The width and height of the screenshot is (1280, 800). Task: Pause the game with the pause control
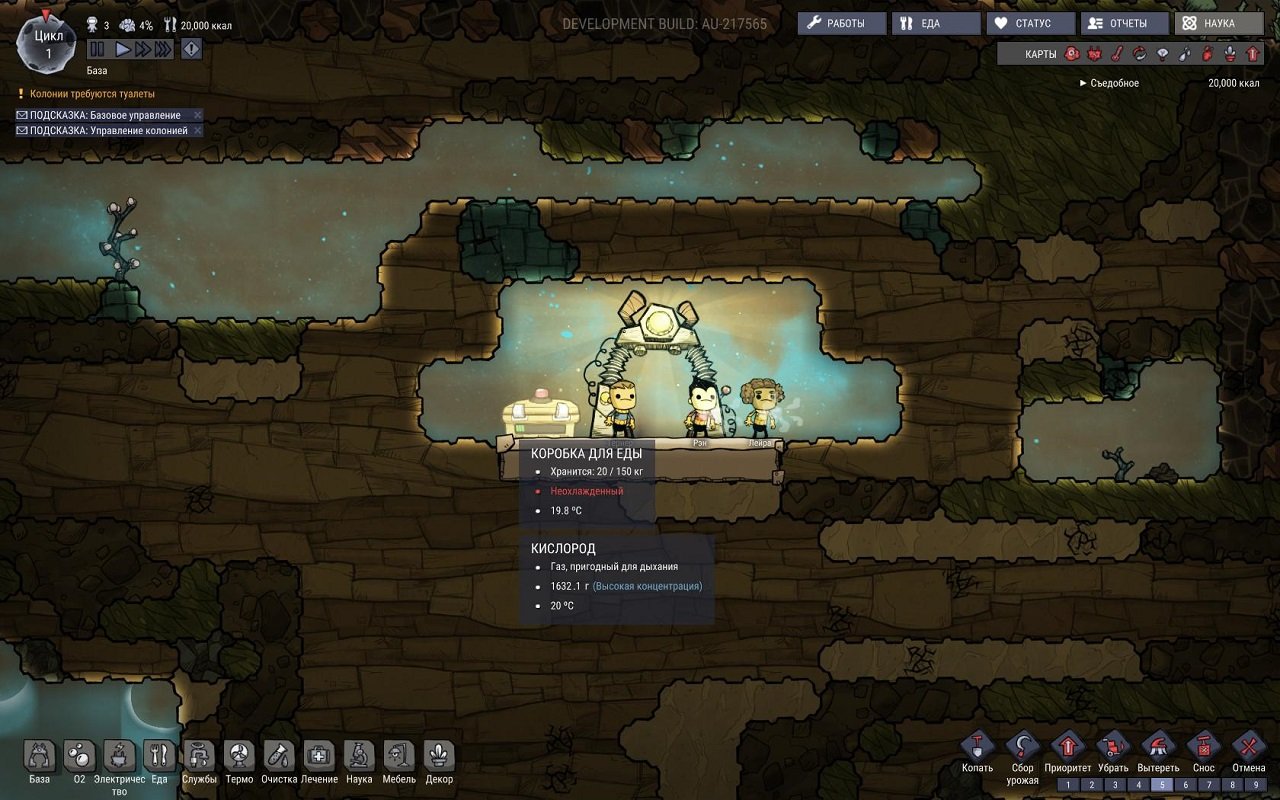click(99, 47)
